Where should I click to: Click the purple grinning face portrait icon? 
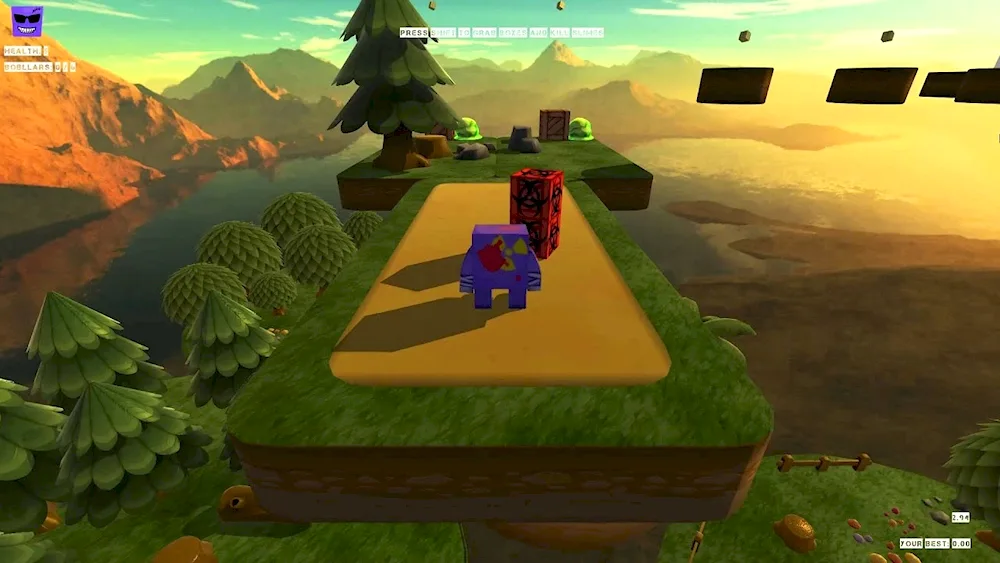tap(27, 21)
